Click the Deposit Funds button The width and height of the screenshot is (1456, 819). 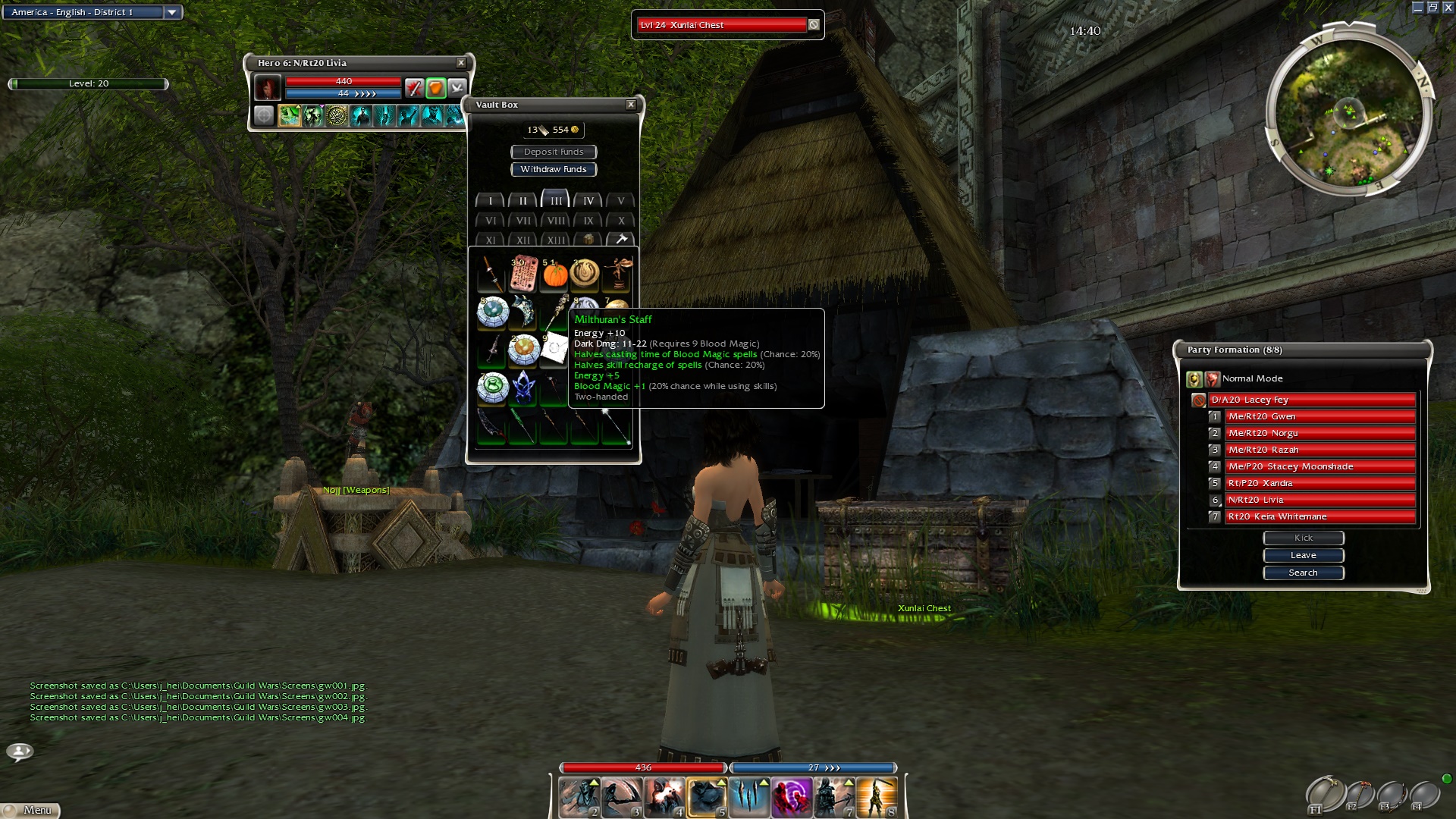tap(554, 152)
